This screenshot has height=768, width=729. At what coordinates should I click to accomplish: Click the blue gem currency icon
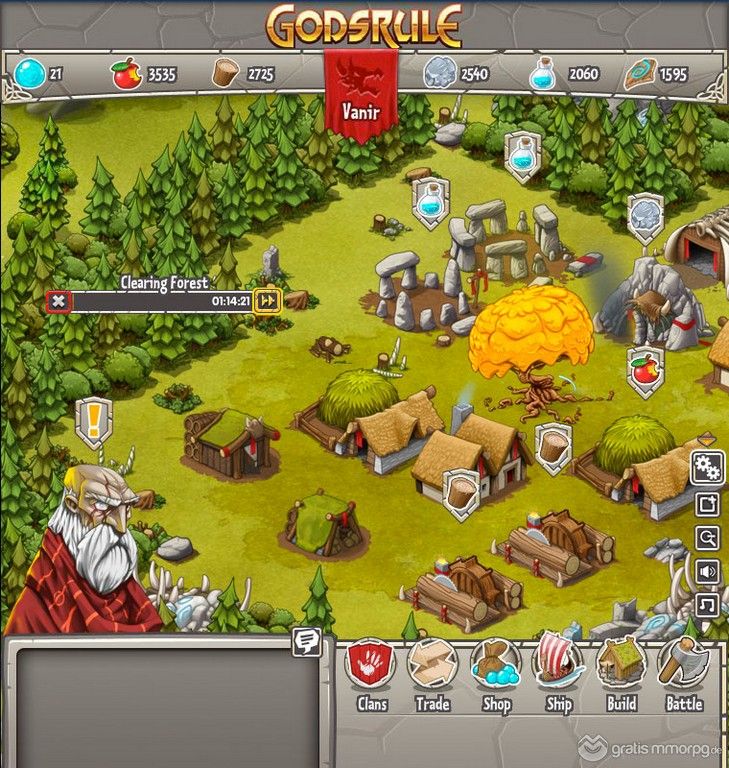tap(30, 74)
